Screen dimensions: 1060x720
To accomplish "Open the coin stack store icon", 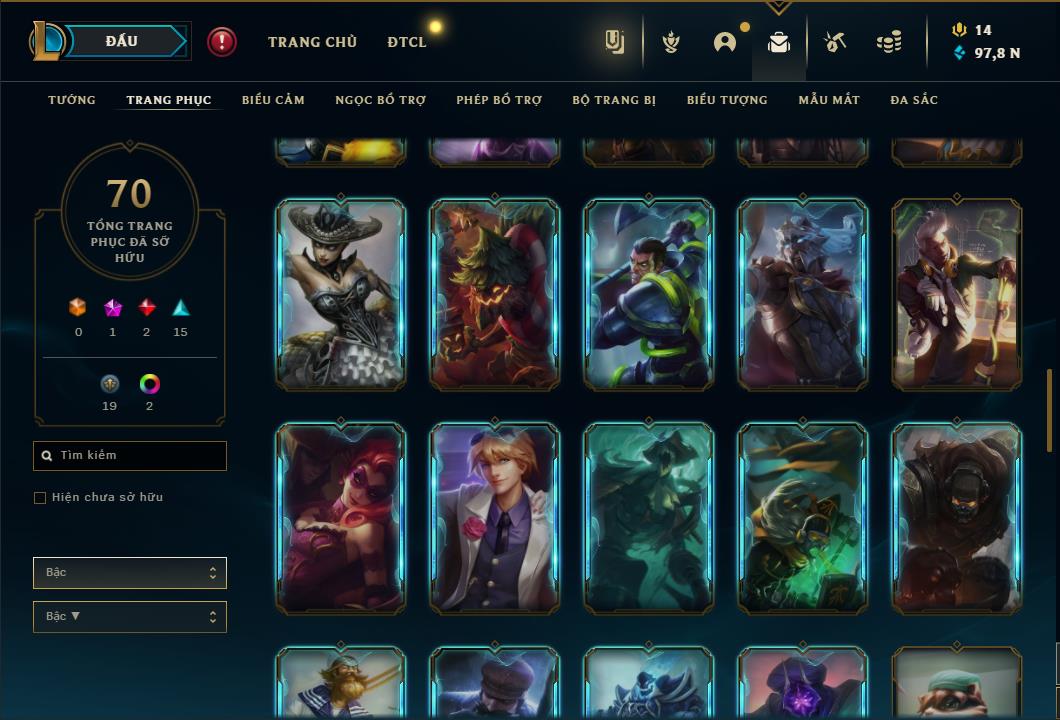I will point(888,42).
